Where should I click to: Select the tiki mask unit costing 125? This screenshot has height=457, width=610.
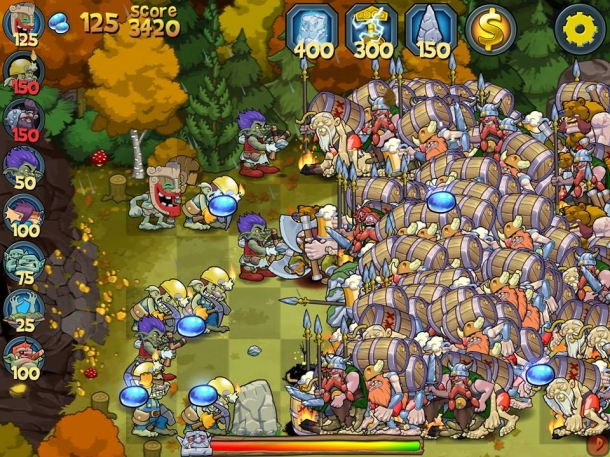[x=22, y=24]
